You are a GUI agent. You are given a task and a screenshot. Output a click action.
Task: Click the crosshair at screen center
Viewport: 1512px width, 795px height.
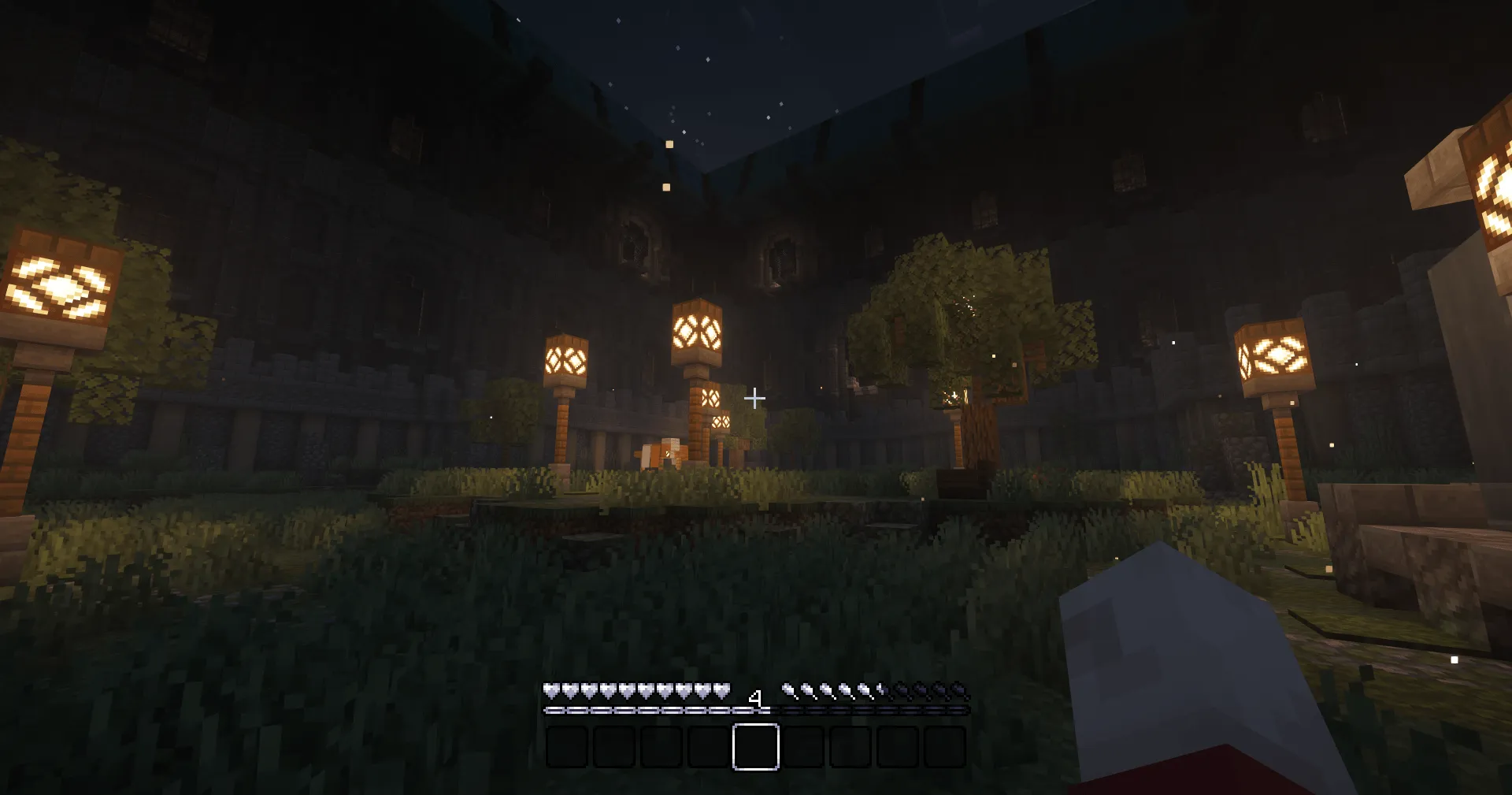point(755,398)
